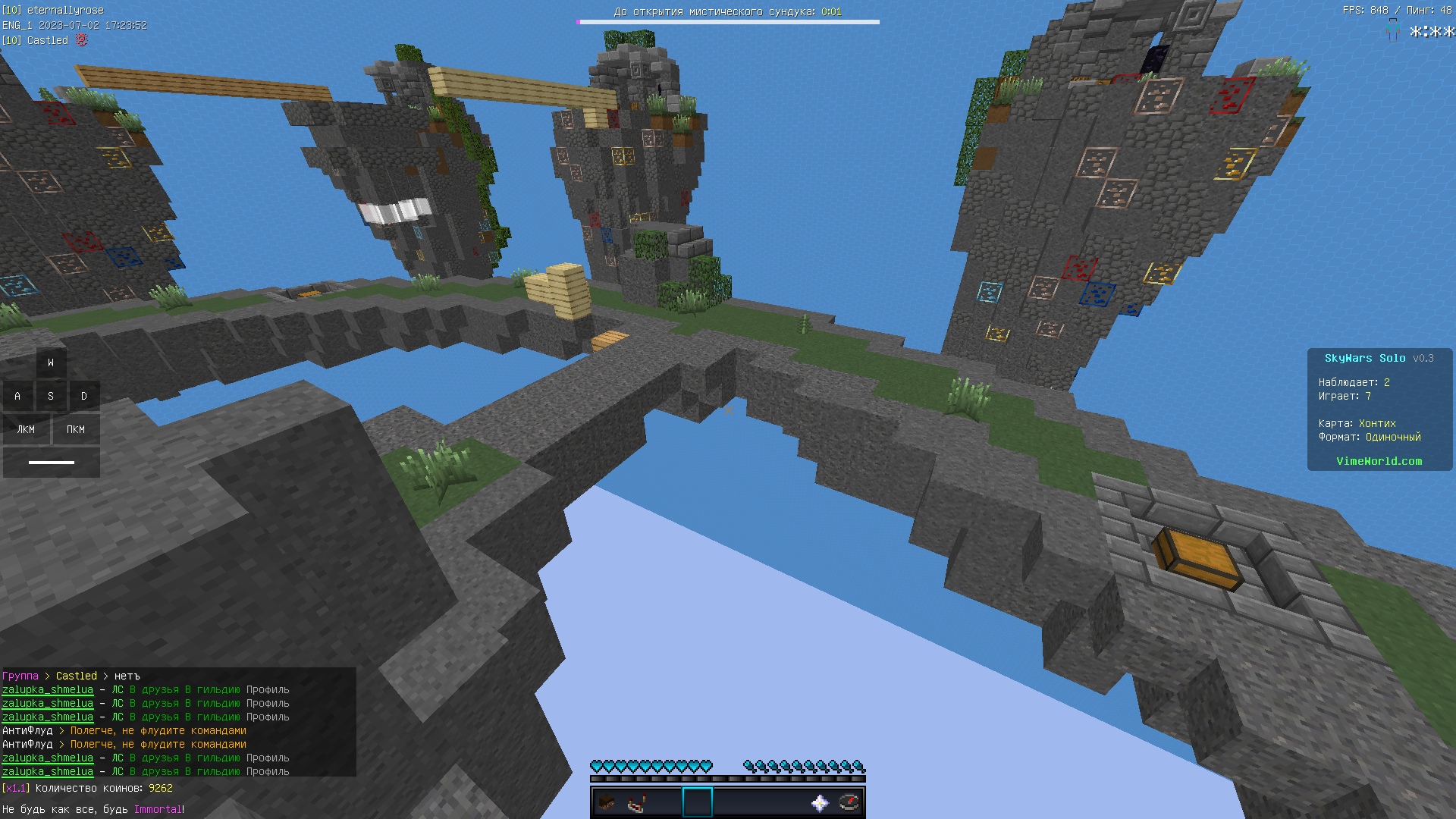Screen dimensions: 1456x819
Task: Choose the nether star hotbar item
Action: coord(819,802)
